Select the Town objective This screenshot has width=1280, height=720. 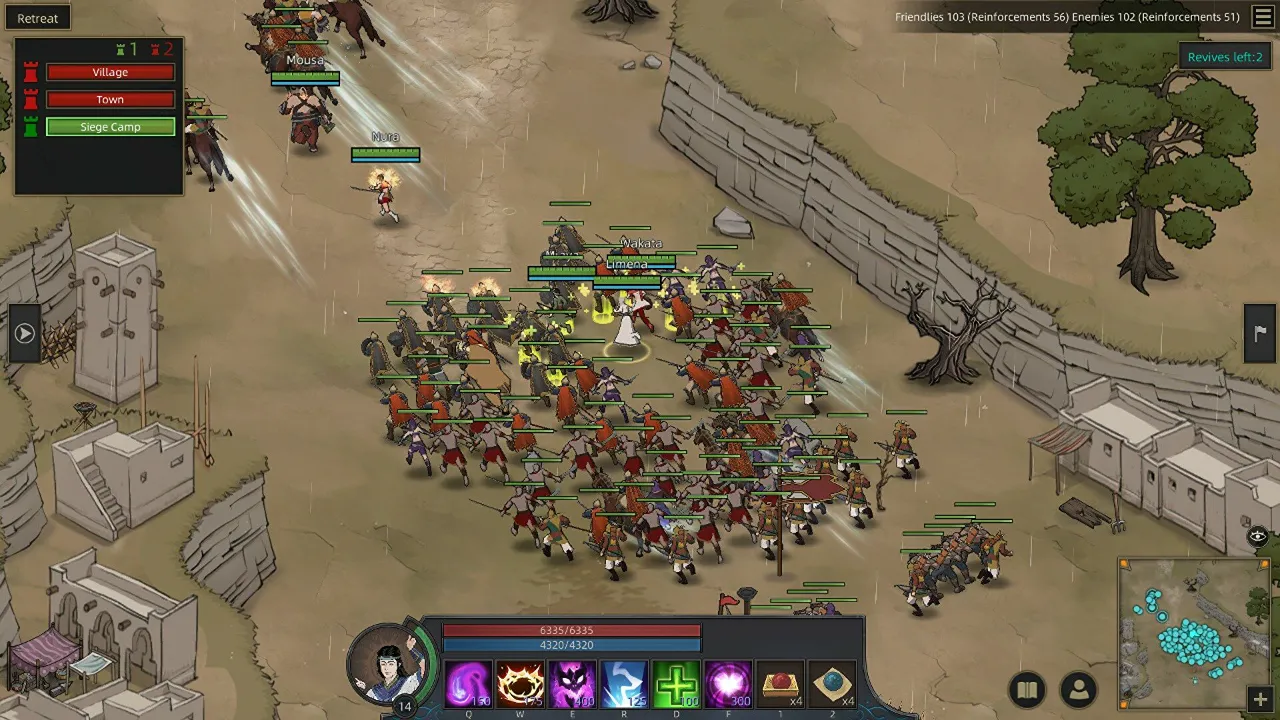pyautogui.click(x=110, y=99)
